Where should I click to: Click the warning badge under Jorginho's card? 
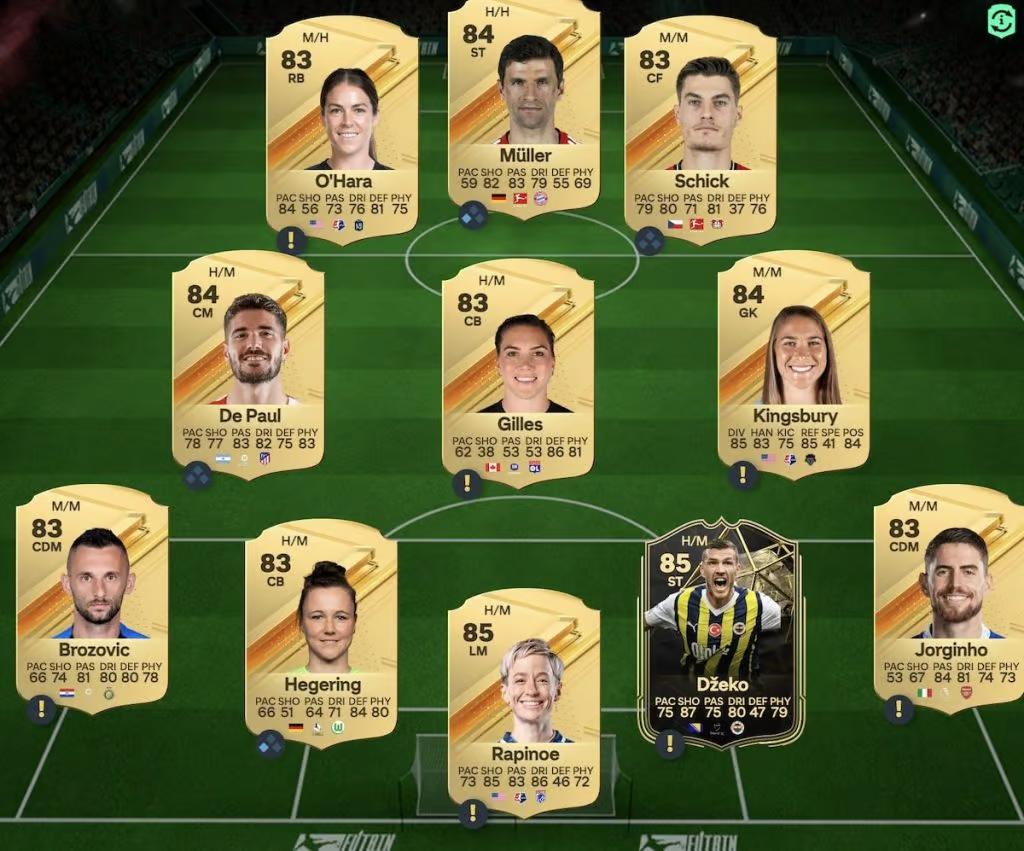click(899, 709)
